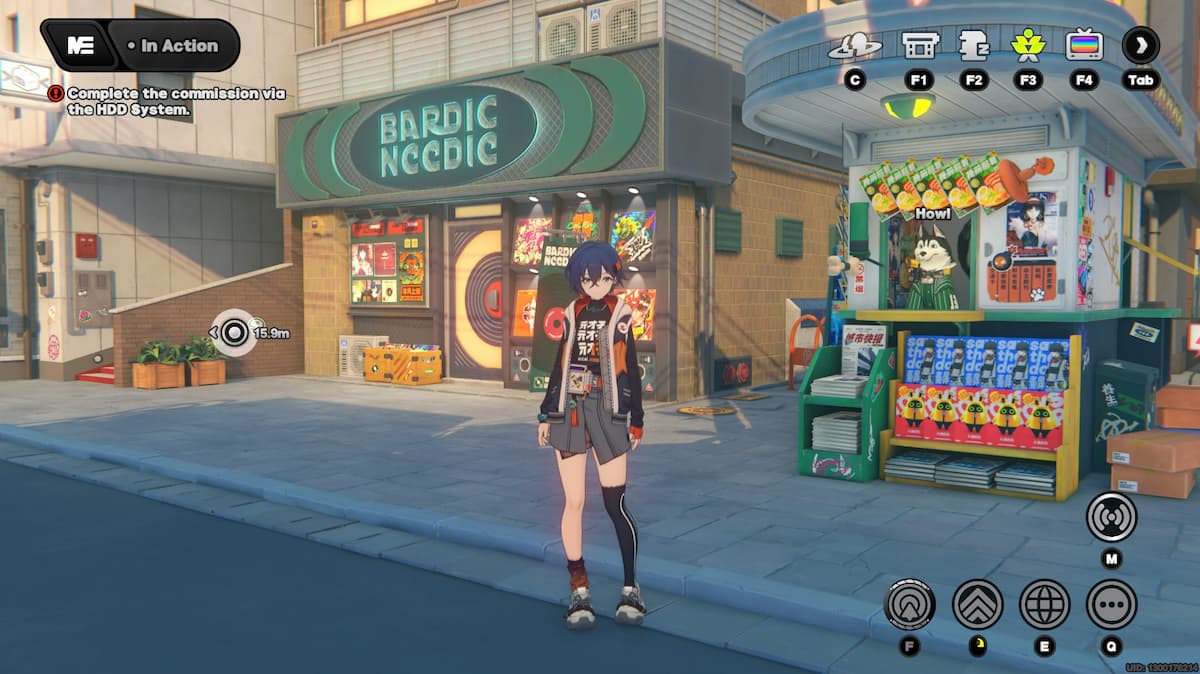Open the ME profile menu button

(x=80, y=46)
